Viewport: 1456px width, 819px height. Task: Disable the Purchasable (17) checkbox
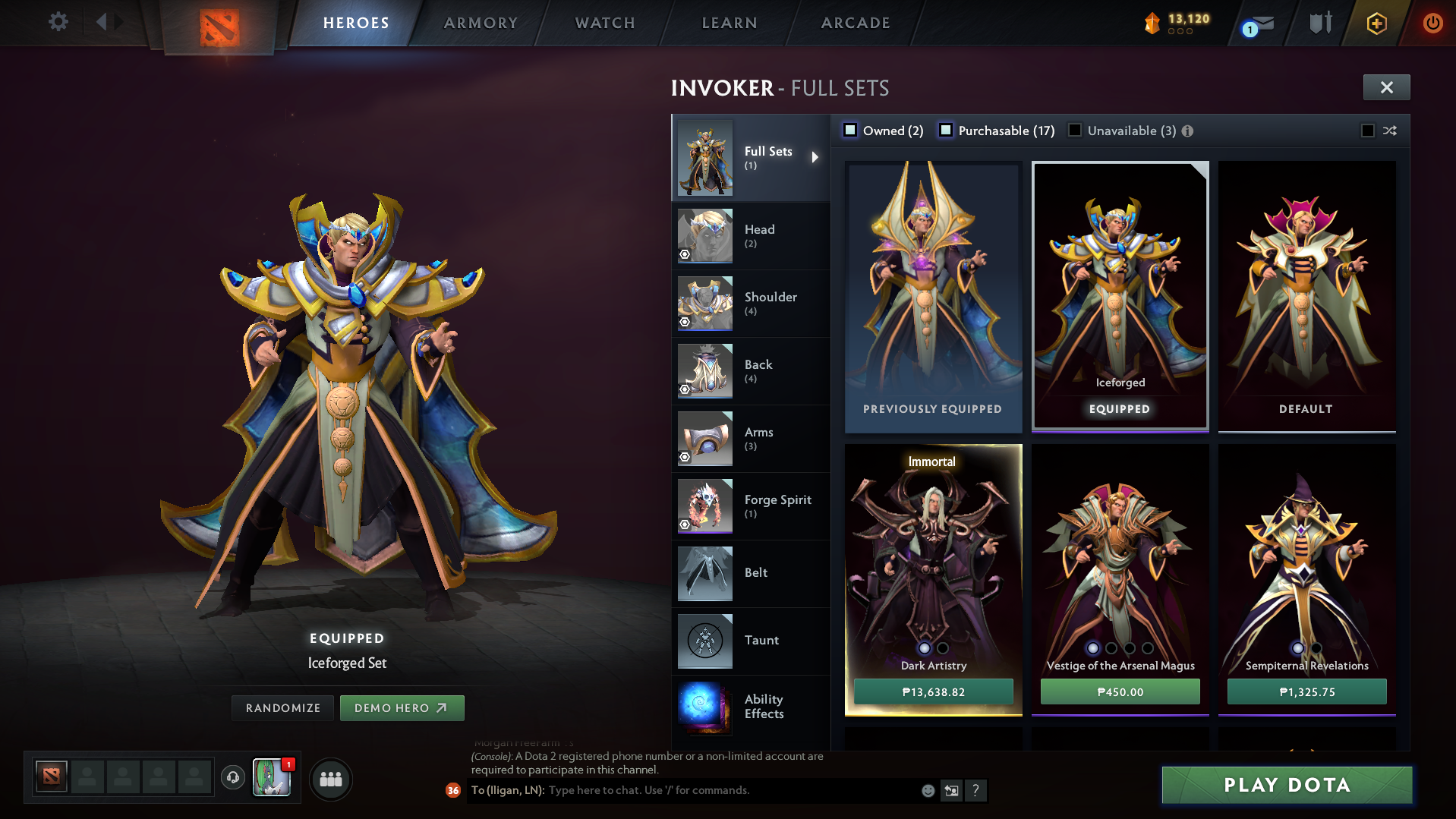[x=946, y=131]
